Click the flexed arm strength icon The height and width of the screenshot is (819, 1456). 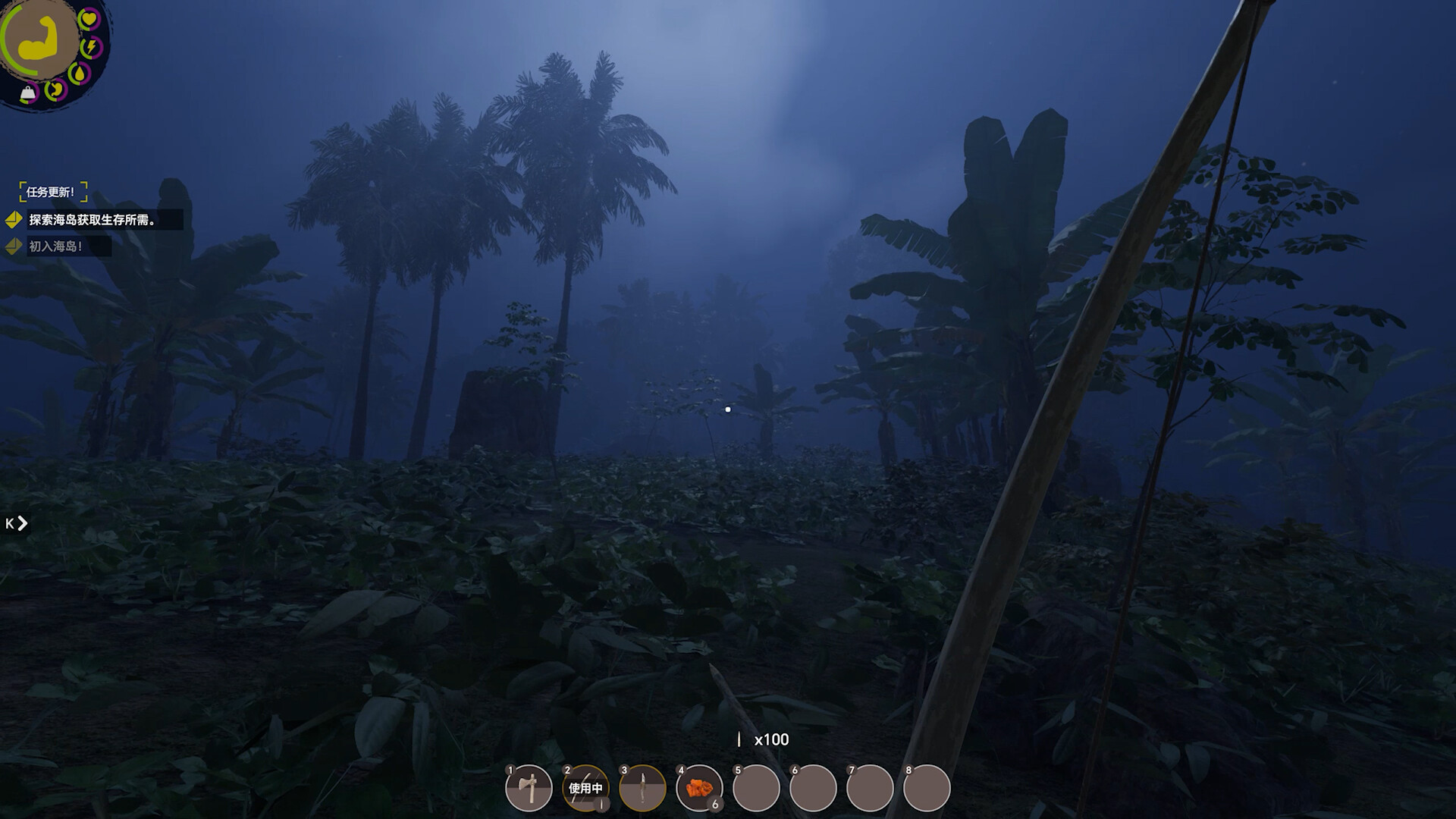(39, 37)
